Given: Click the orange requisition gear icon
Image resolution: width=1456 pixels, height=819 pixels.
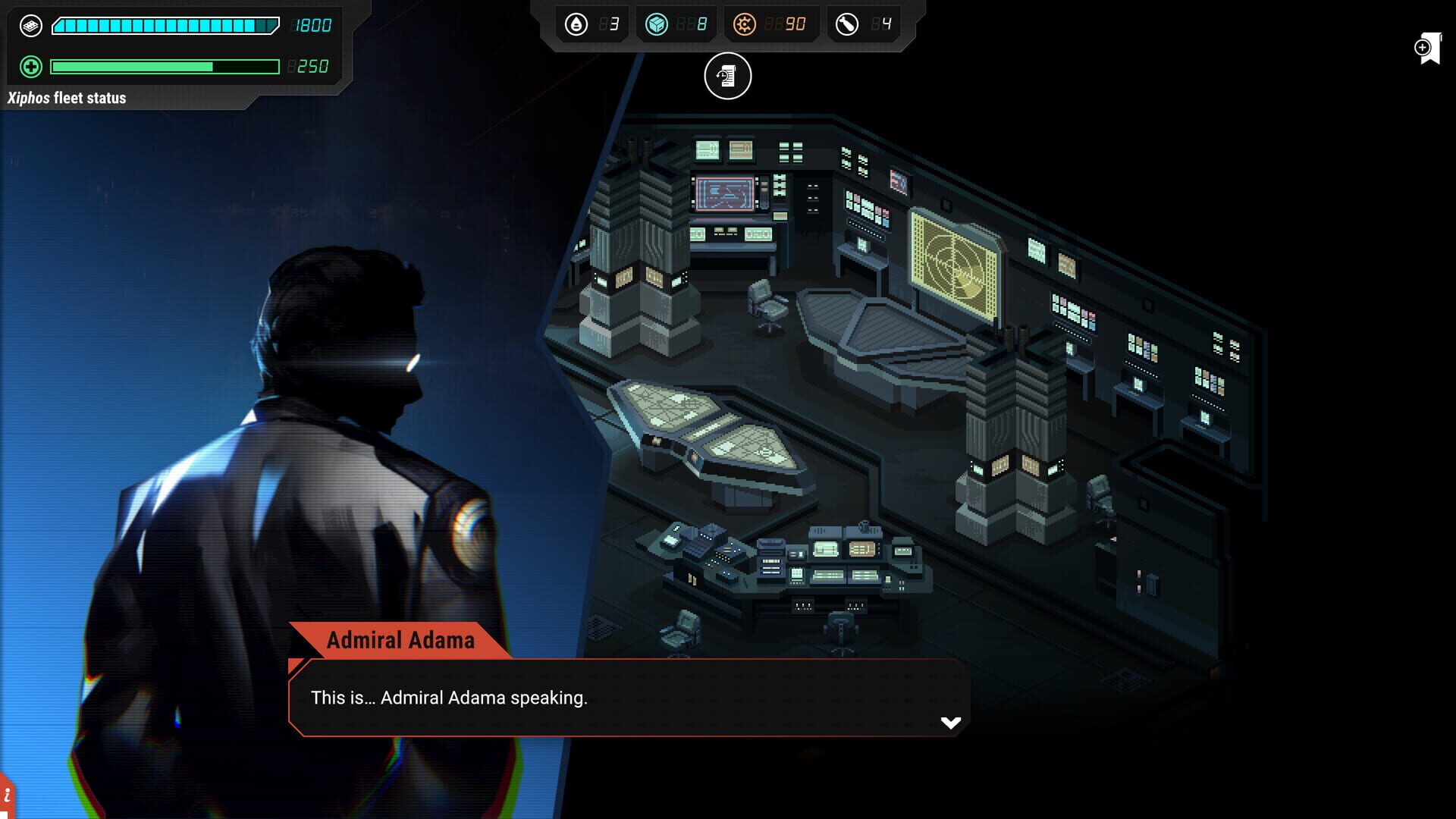Looking at the screenshot, I should coord(747,24).
